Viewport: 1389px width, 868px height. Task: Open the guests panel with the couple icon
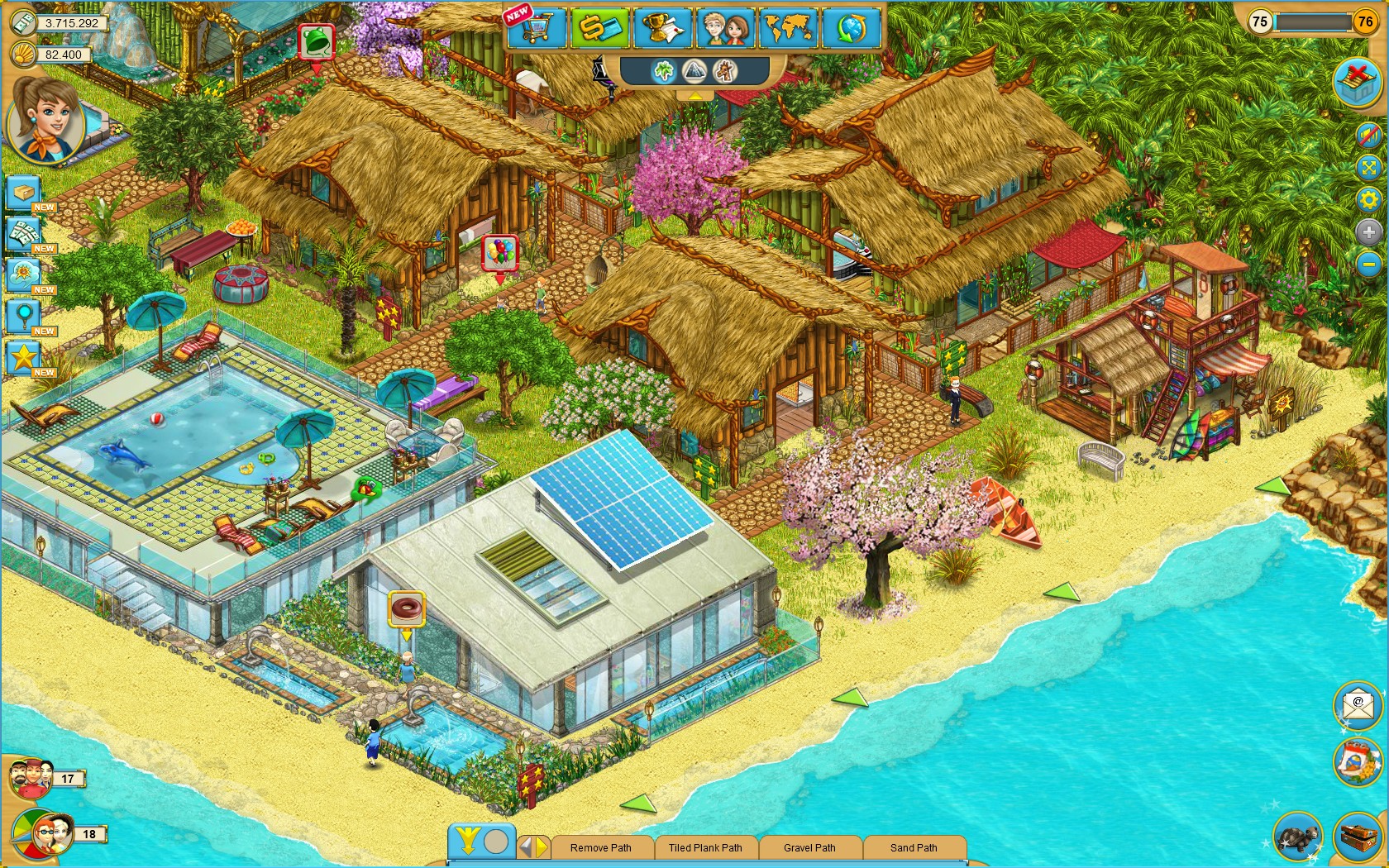725,27
